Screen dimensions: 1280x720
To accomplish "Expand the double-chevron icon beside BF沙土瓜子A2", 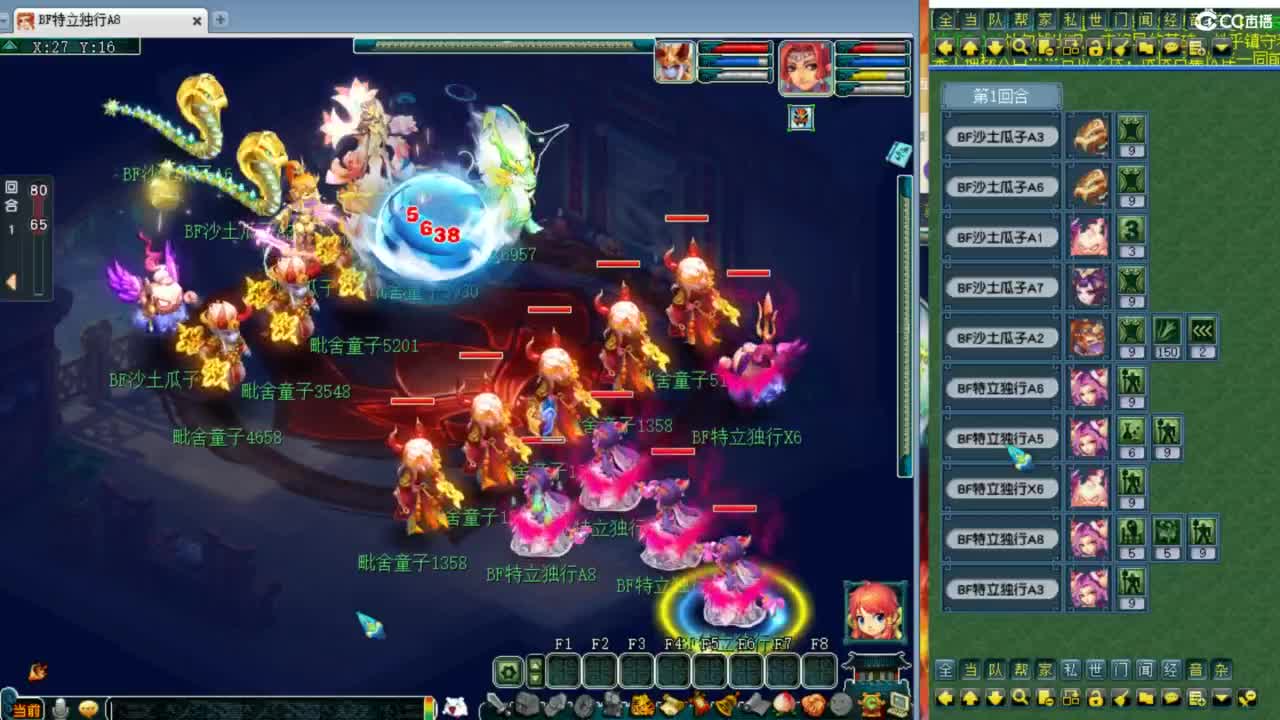I will tap(1200, 331).
